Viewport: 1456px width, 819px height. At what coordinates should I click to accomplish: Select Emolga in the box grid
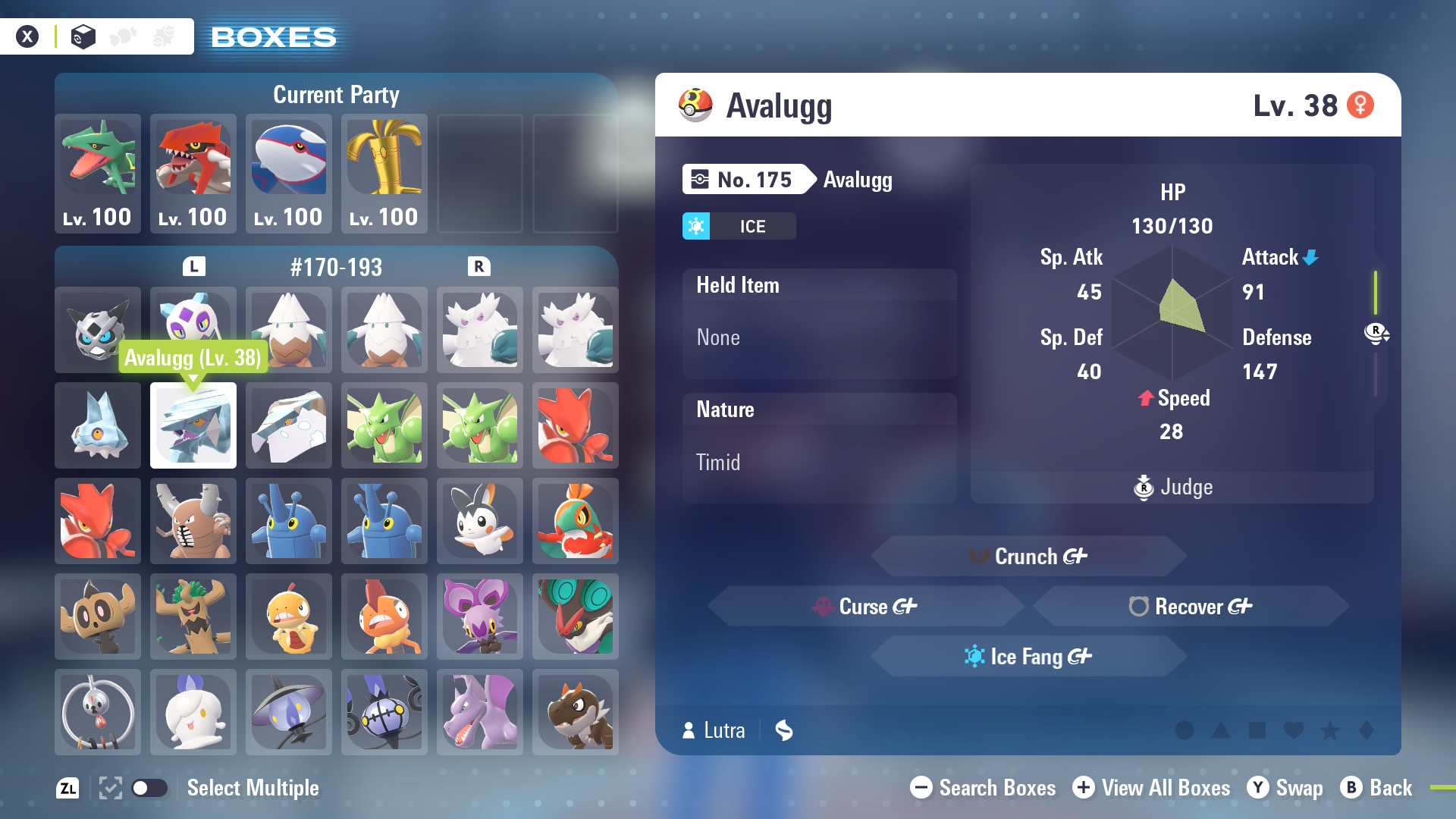point(480,521)
